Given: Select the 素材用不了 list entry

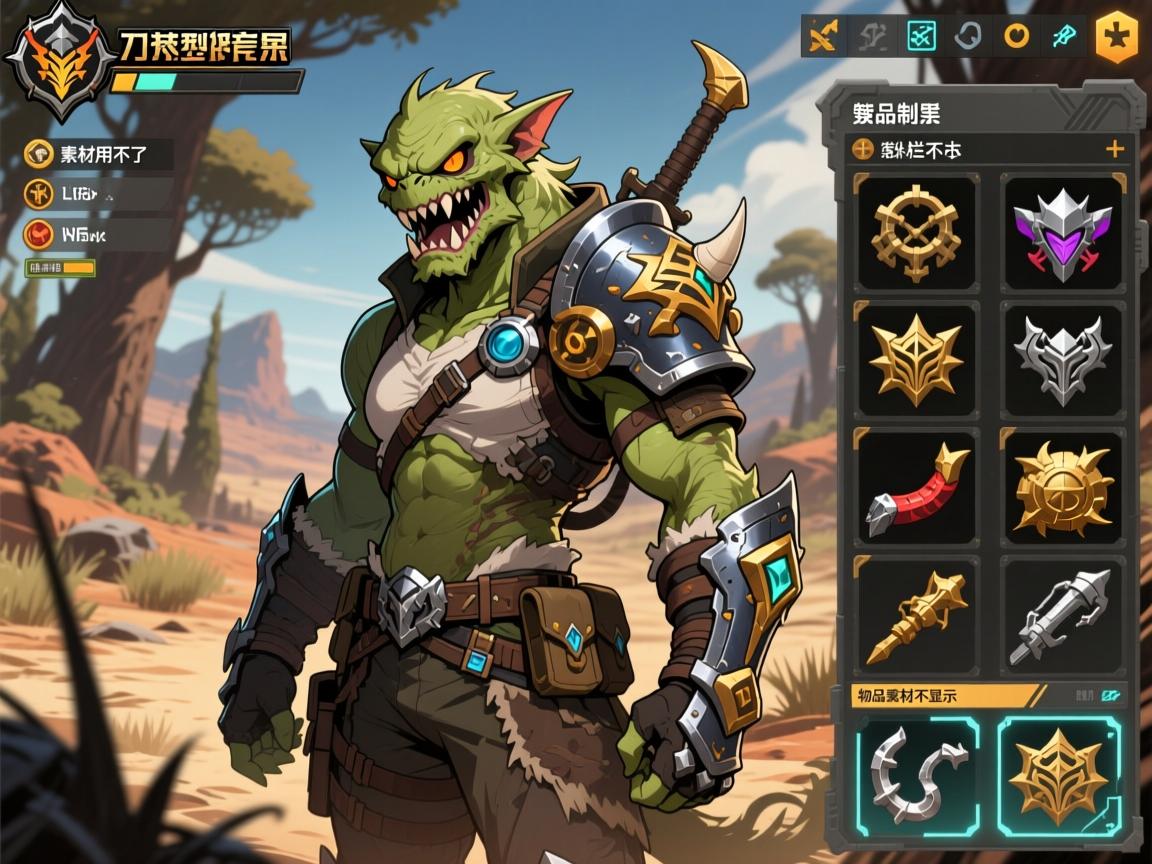Looking at the screenshot, I should (98, 154).
